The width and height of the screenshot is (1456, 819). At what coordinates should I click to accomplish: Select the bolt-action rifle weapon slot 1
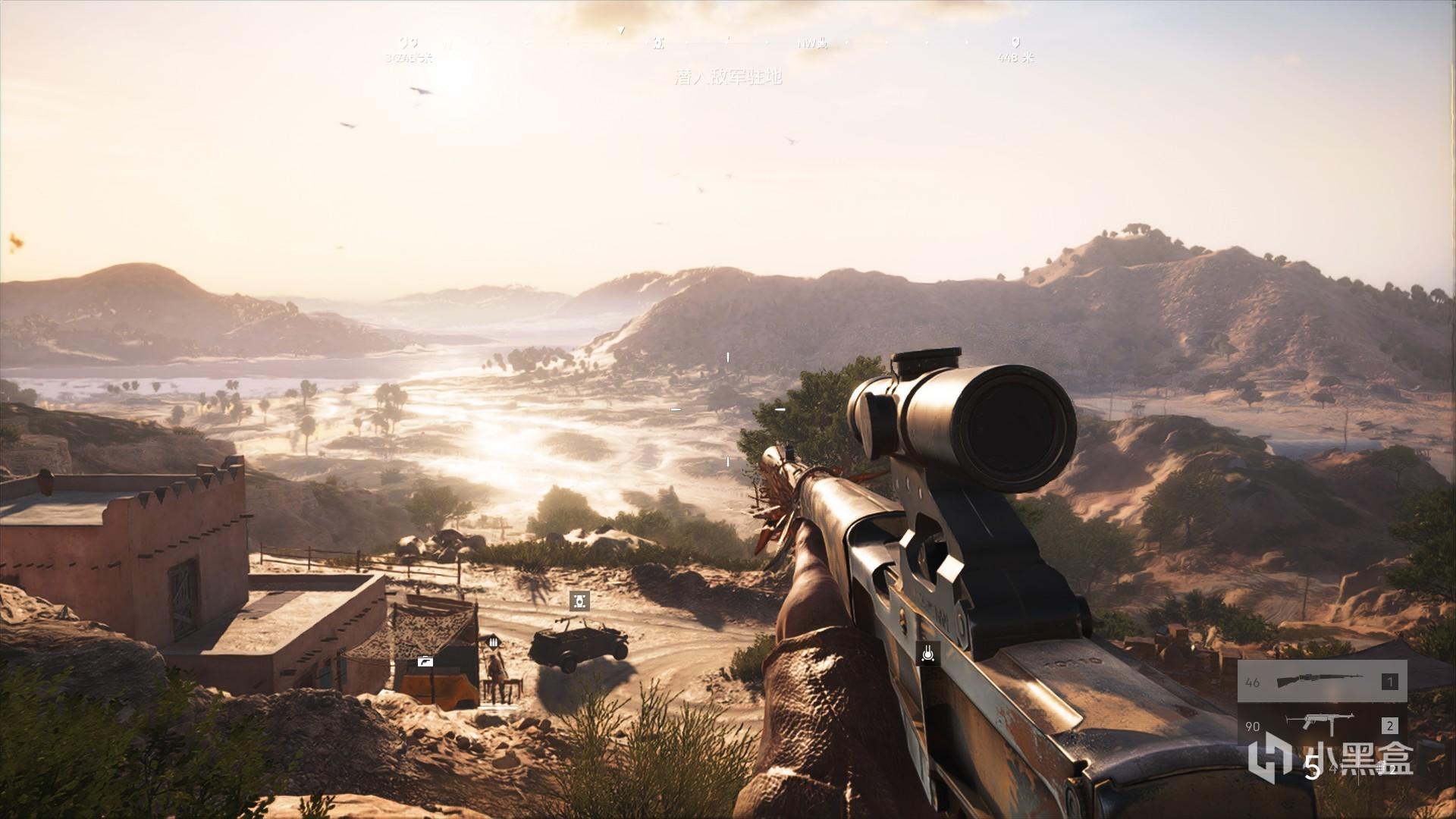(x=1322, y=681)
